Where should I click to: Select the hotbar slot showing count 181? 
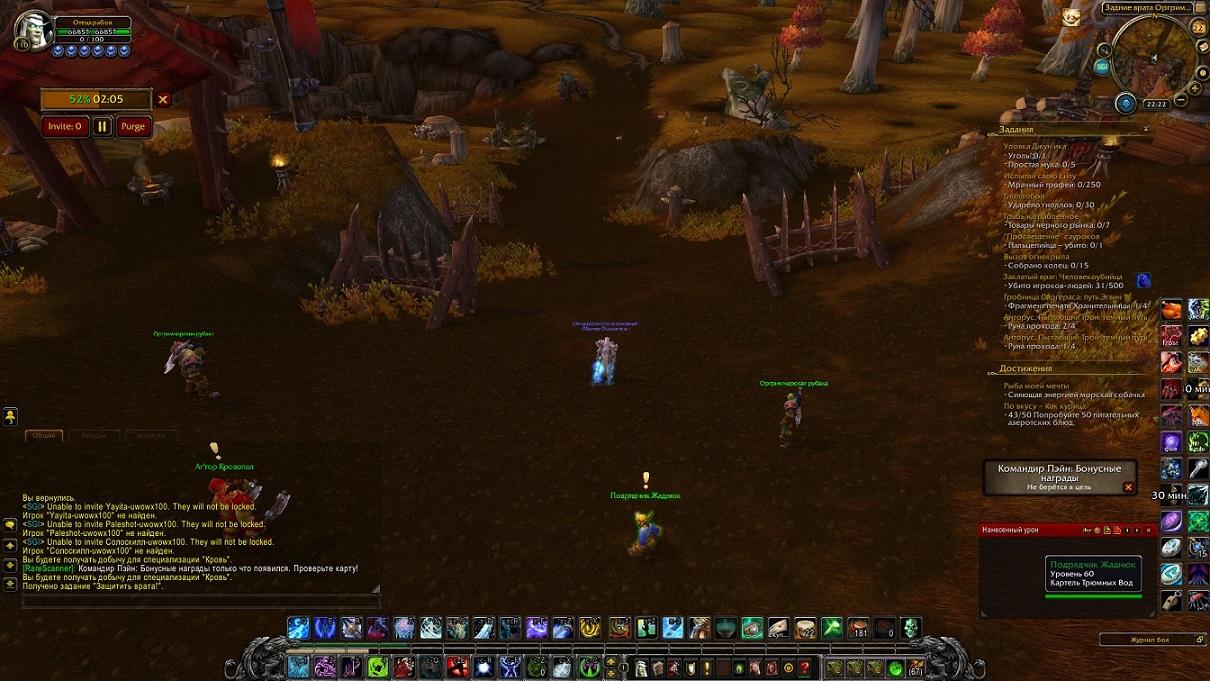857,628
